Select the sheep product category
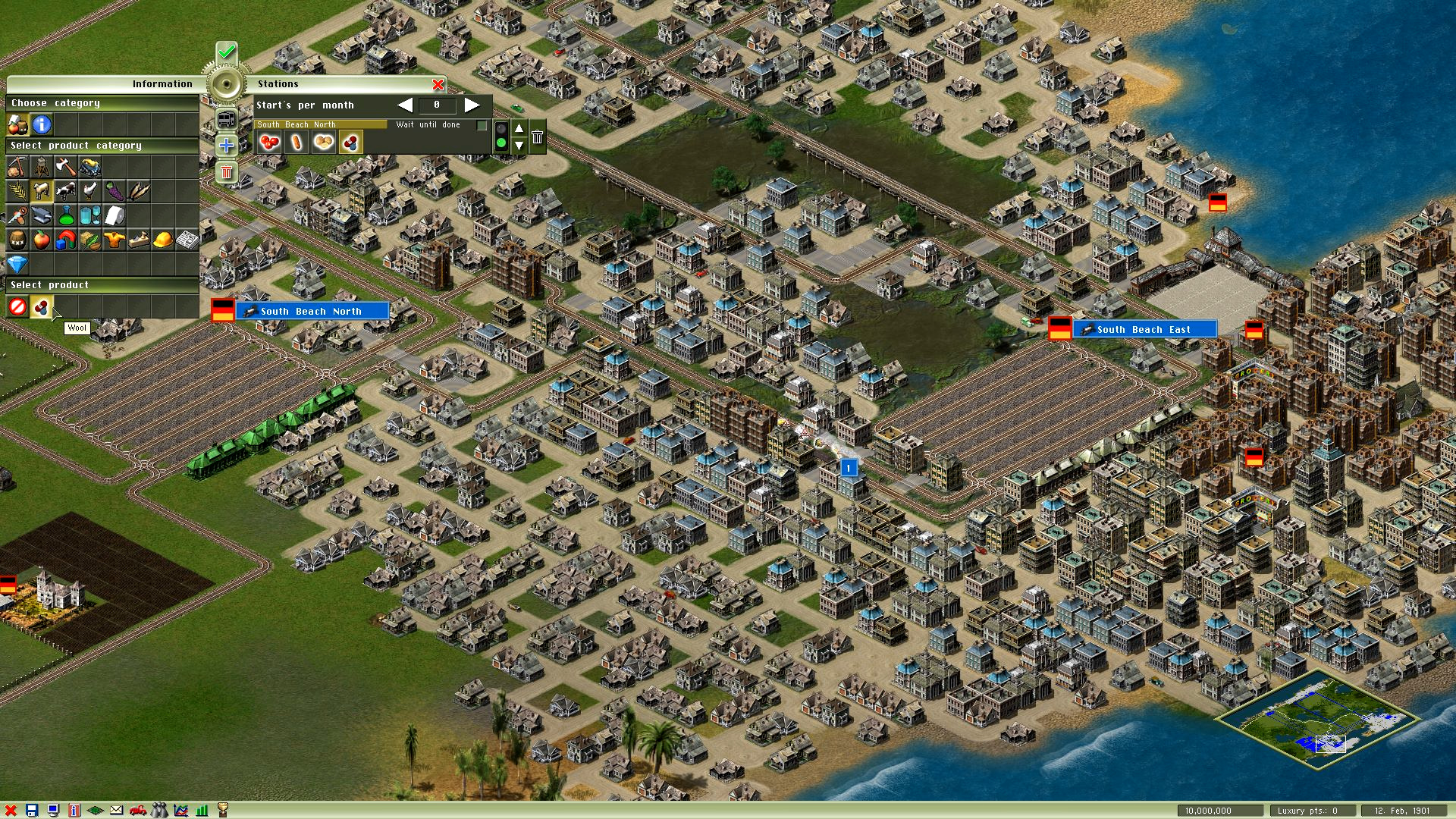Viewport: 1456px width, 819px height. [41, 190]
